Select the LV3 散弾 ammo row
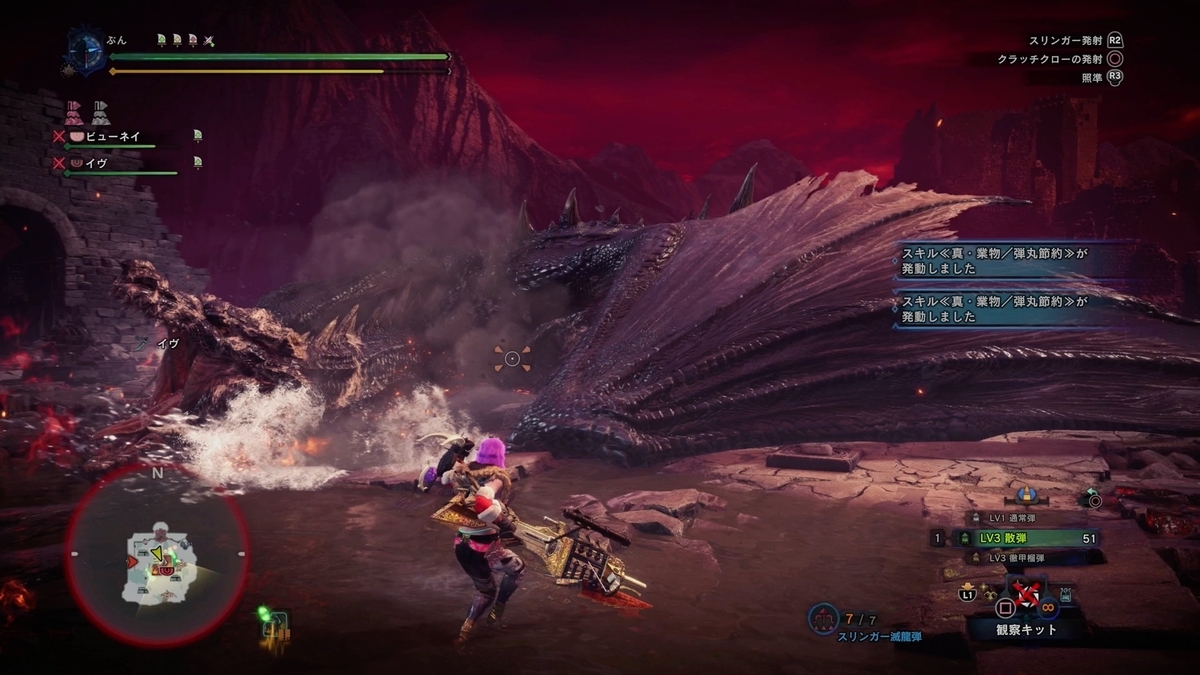This screenshot has width=1200, height=675. 1020,538
